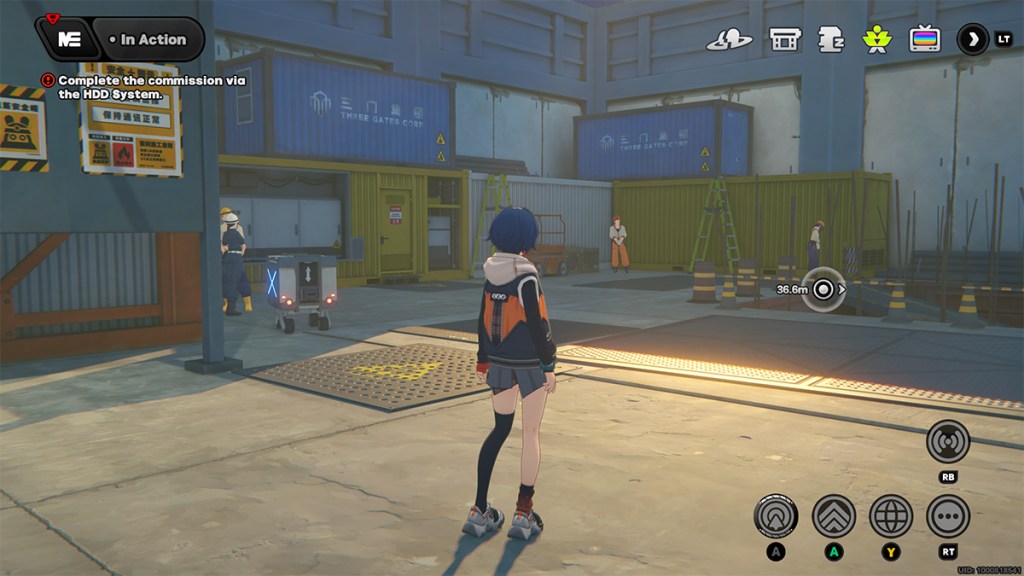Open the three-dots more options button
The image size is (1024, 576).
tap(947, 516)
